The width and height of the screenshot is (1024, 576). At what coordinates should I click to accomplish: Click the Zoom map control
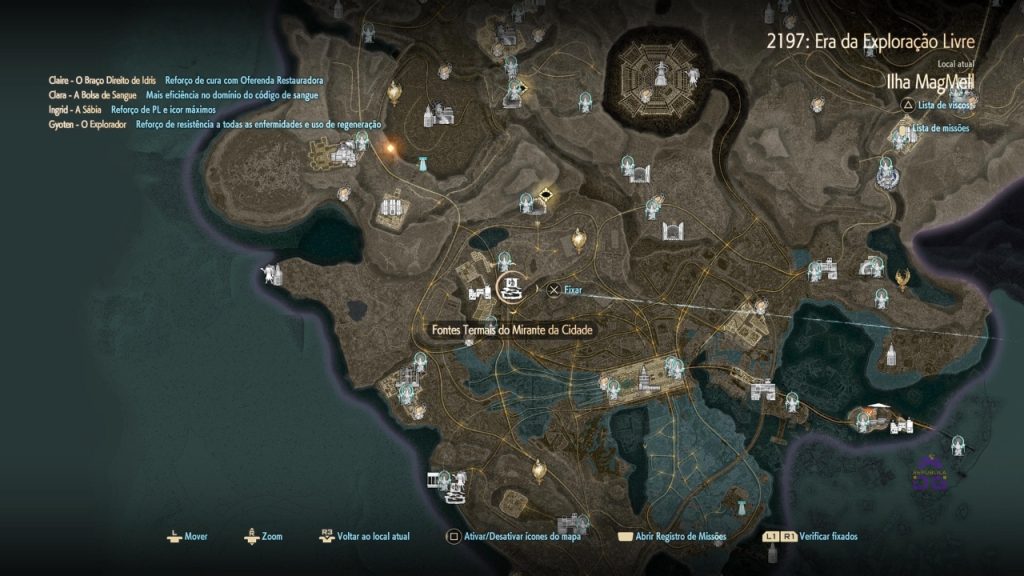tap(264, 537)
